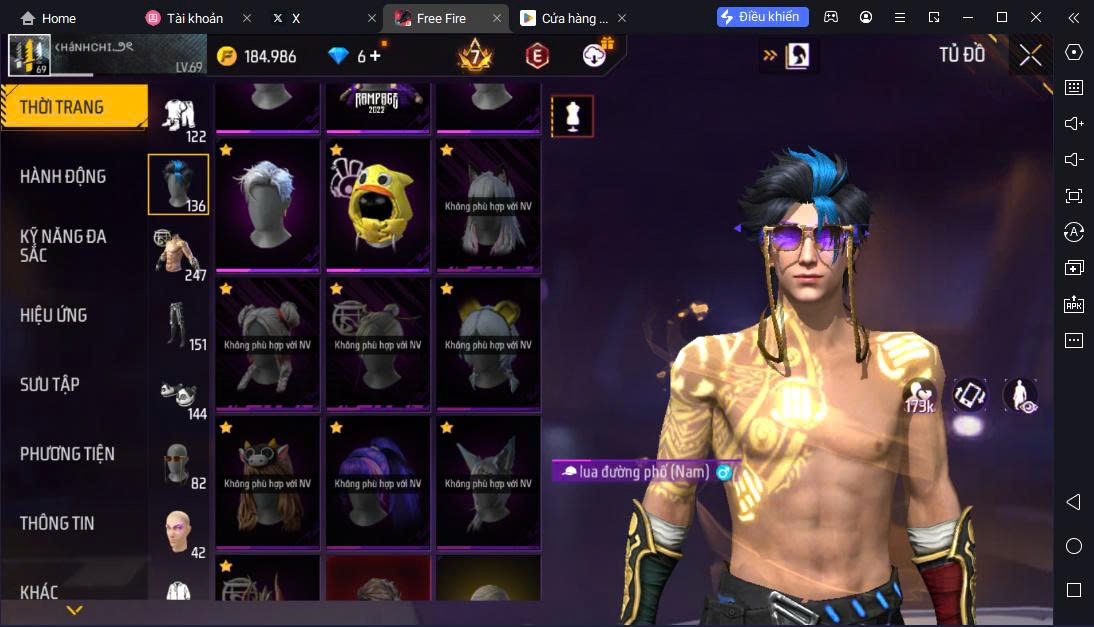1094x627 pixels.
Task: Switch to the Cửa hàng browser tab
Action: click(565, 18)
